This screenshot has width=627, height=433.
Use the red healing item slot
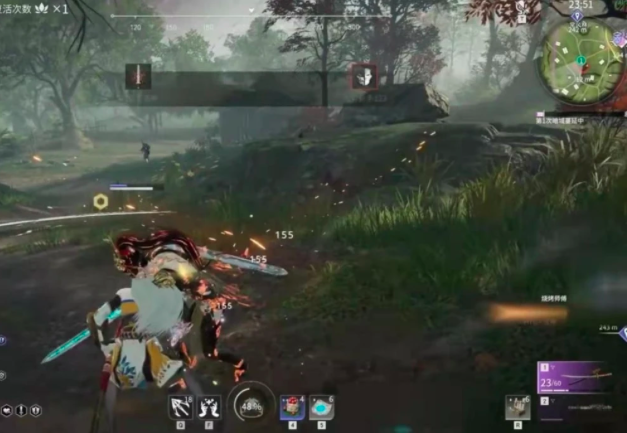tap(292, 406)
